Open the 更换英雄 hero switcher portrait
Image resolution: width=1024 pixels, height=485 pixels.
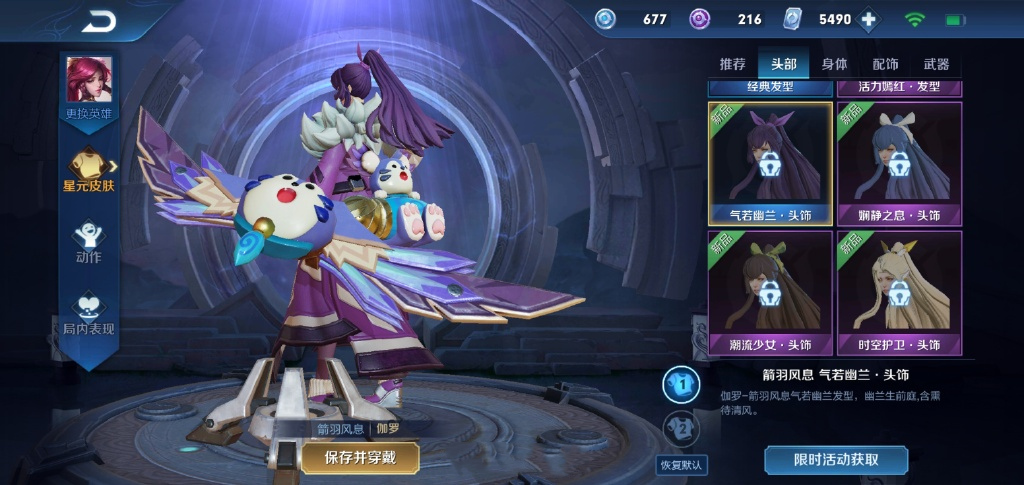[88, 80]
